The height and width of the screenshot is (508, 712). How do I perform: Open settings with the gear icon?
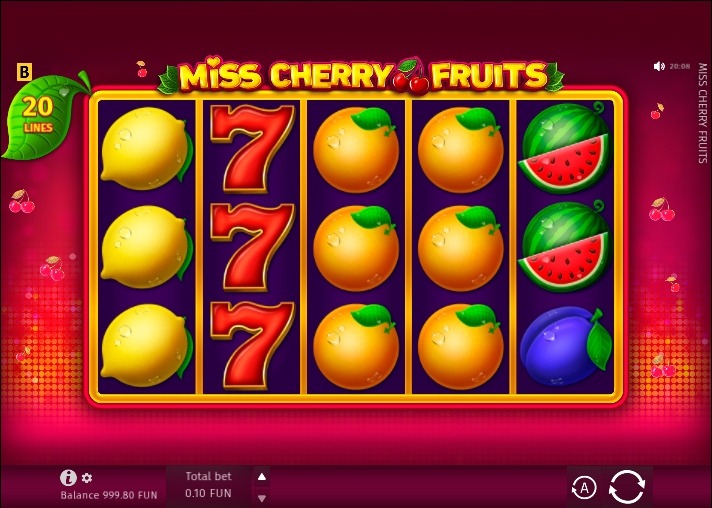pyautogui.click(x=87, y=478)
